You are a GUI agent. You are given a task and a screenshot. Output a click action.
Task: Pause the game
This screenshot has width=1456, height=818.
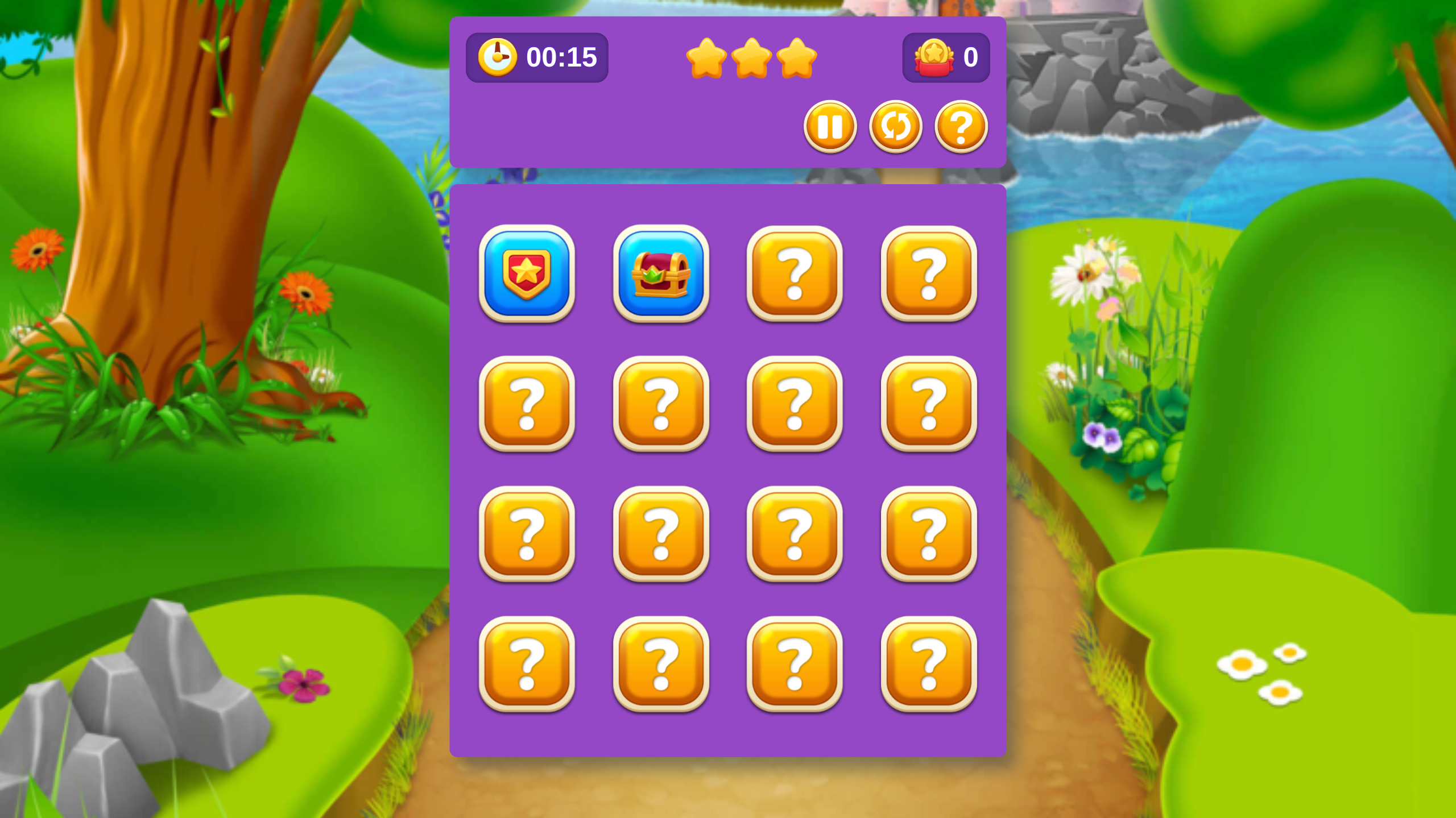point(830,127)
